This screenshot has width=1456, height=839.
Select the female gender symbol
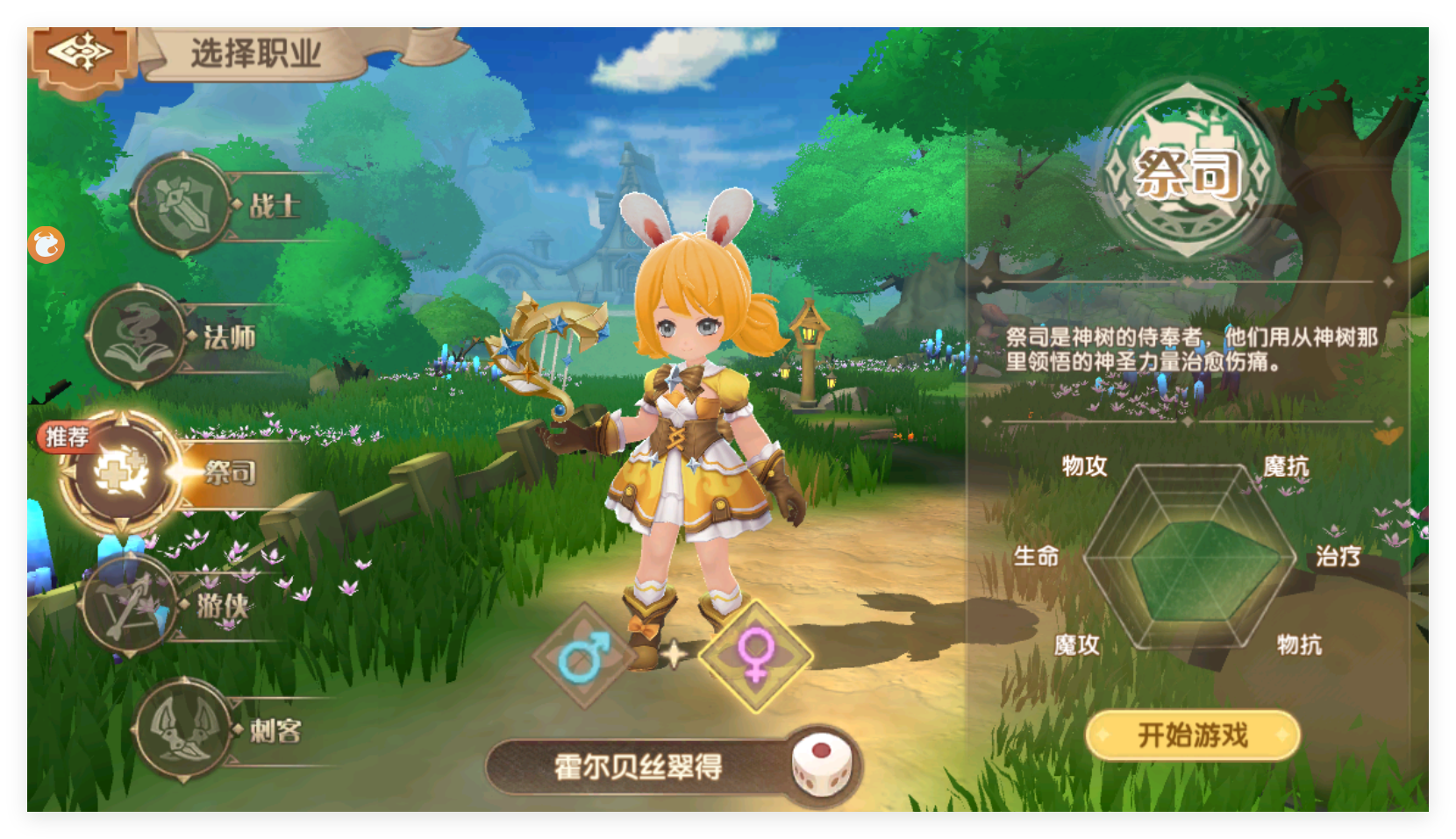tap(756, 657)
